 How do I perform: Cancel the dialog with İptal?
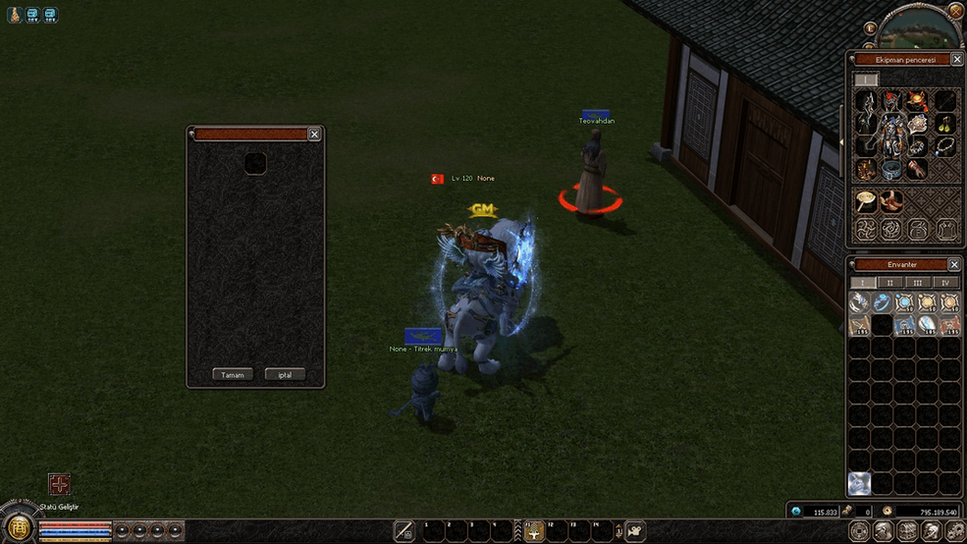(285, 375)
